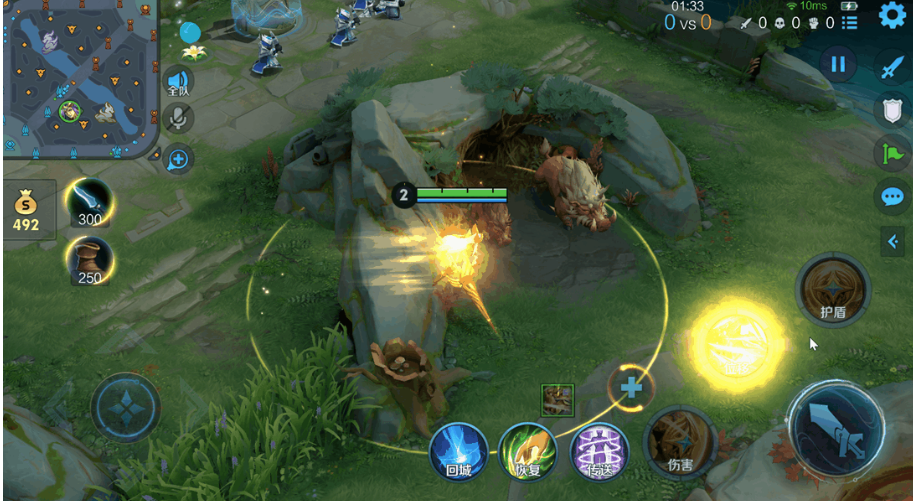Open the chat bubble quick messages

click(x=891, y=196)
